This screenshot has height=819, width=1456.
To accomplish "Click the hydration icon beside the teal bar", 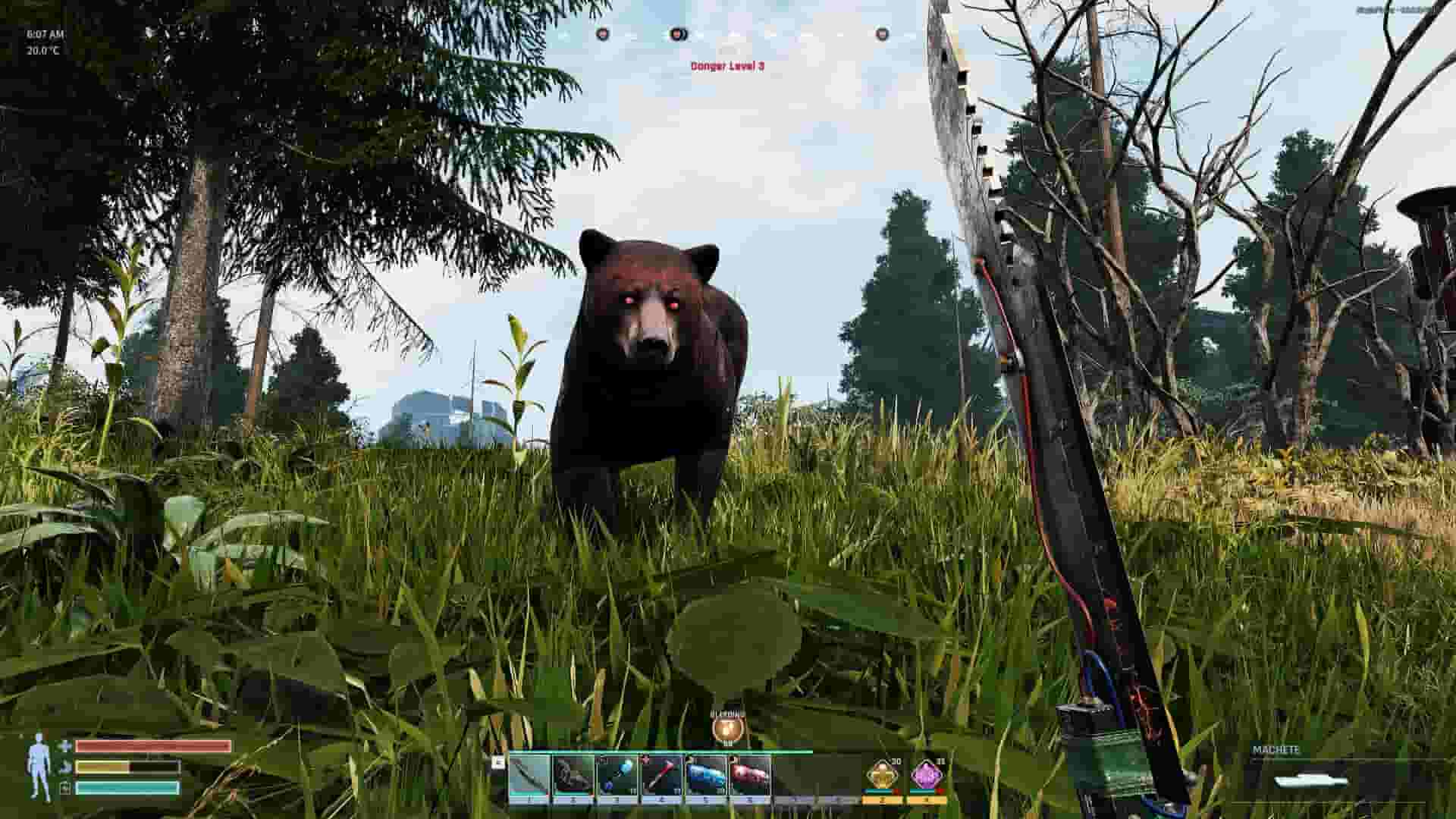I will pos(64,786).
